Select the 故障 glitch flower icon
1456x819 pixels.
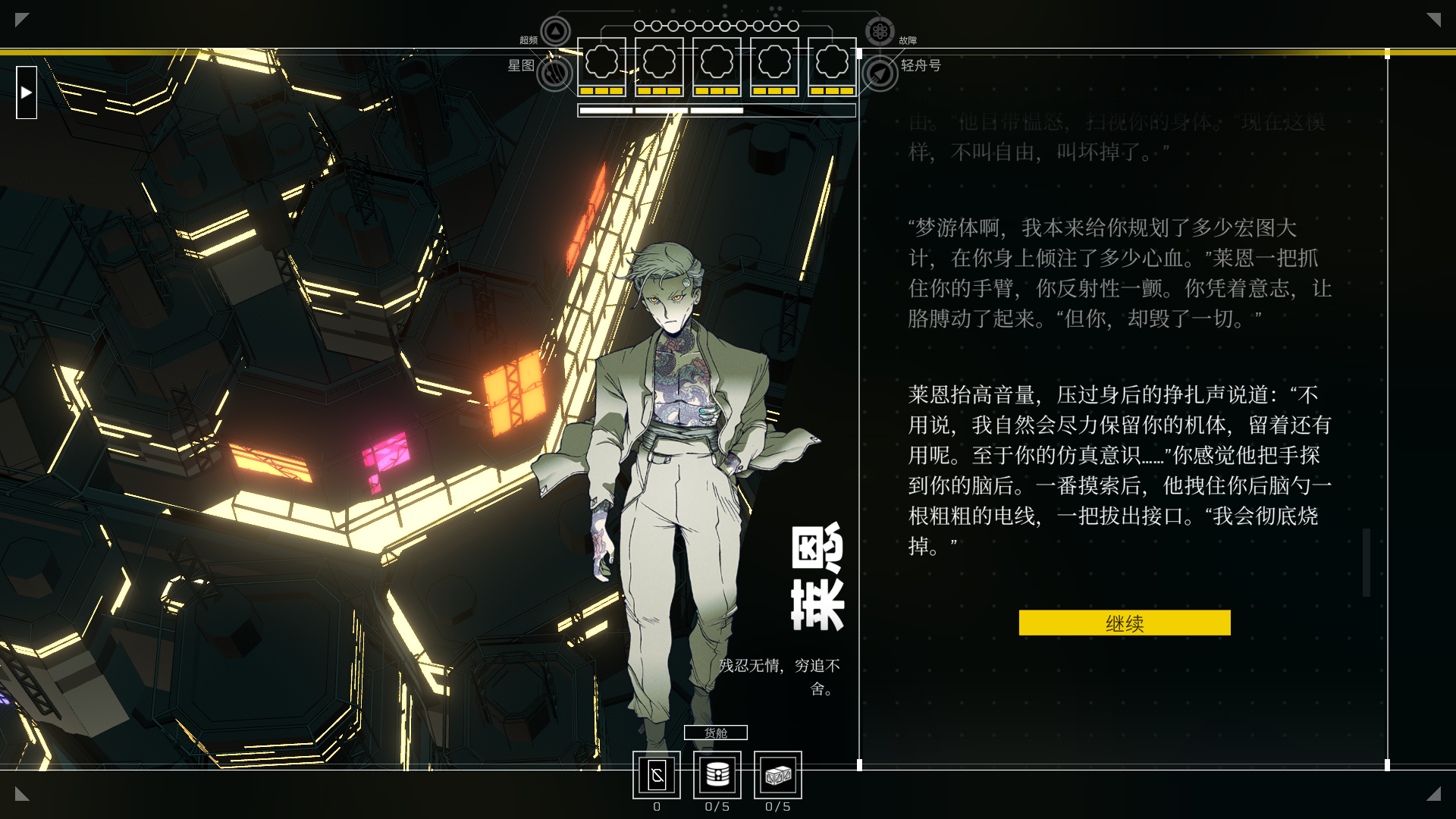(x=880, y=32)
